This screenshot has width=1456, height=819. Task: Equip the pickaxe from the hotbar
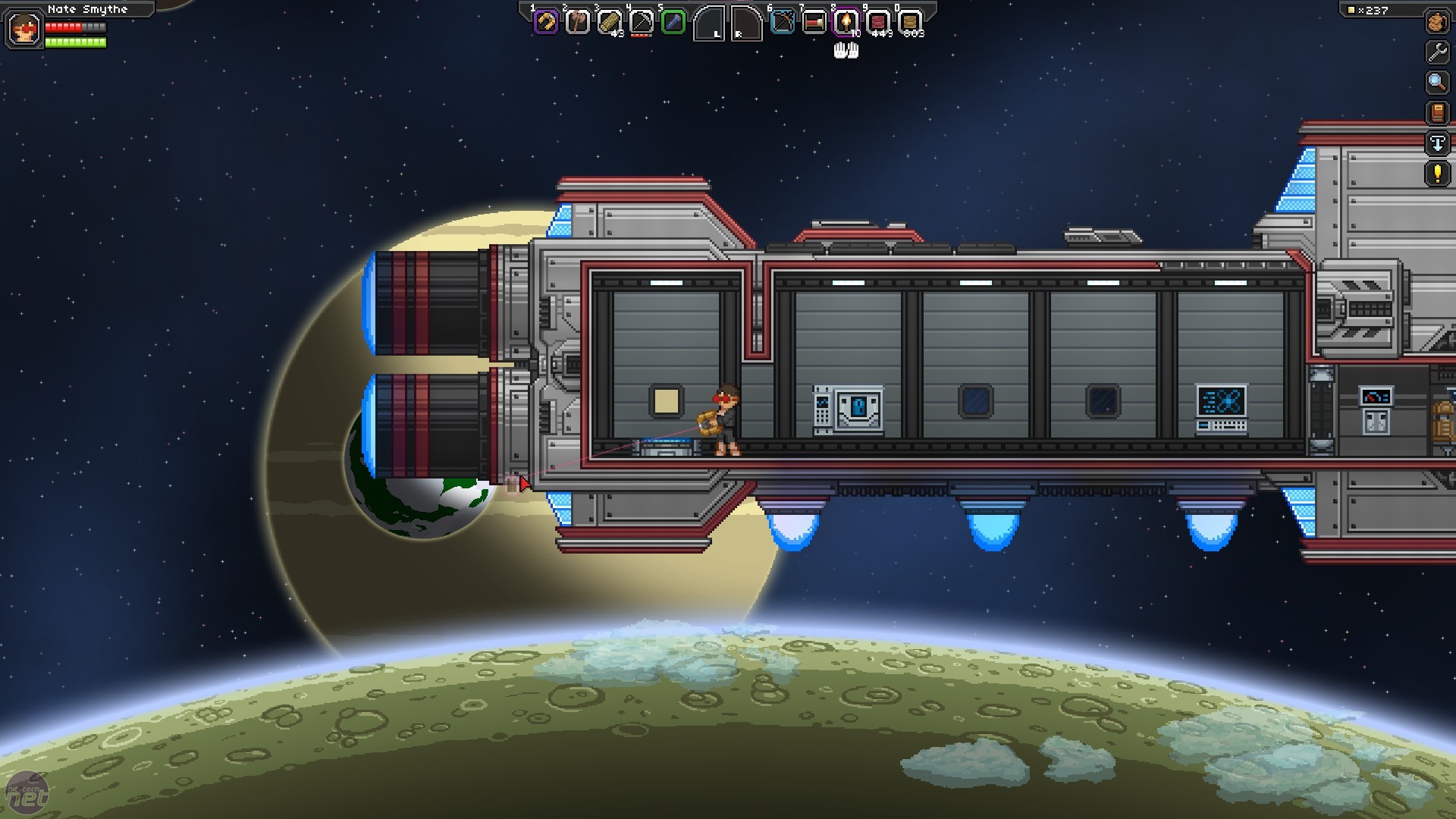(x=642, y=22)
